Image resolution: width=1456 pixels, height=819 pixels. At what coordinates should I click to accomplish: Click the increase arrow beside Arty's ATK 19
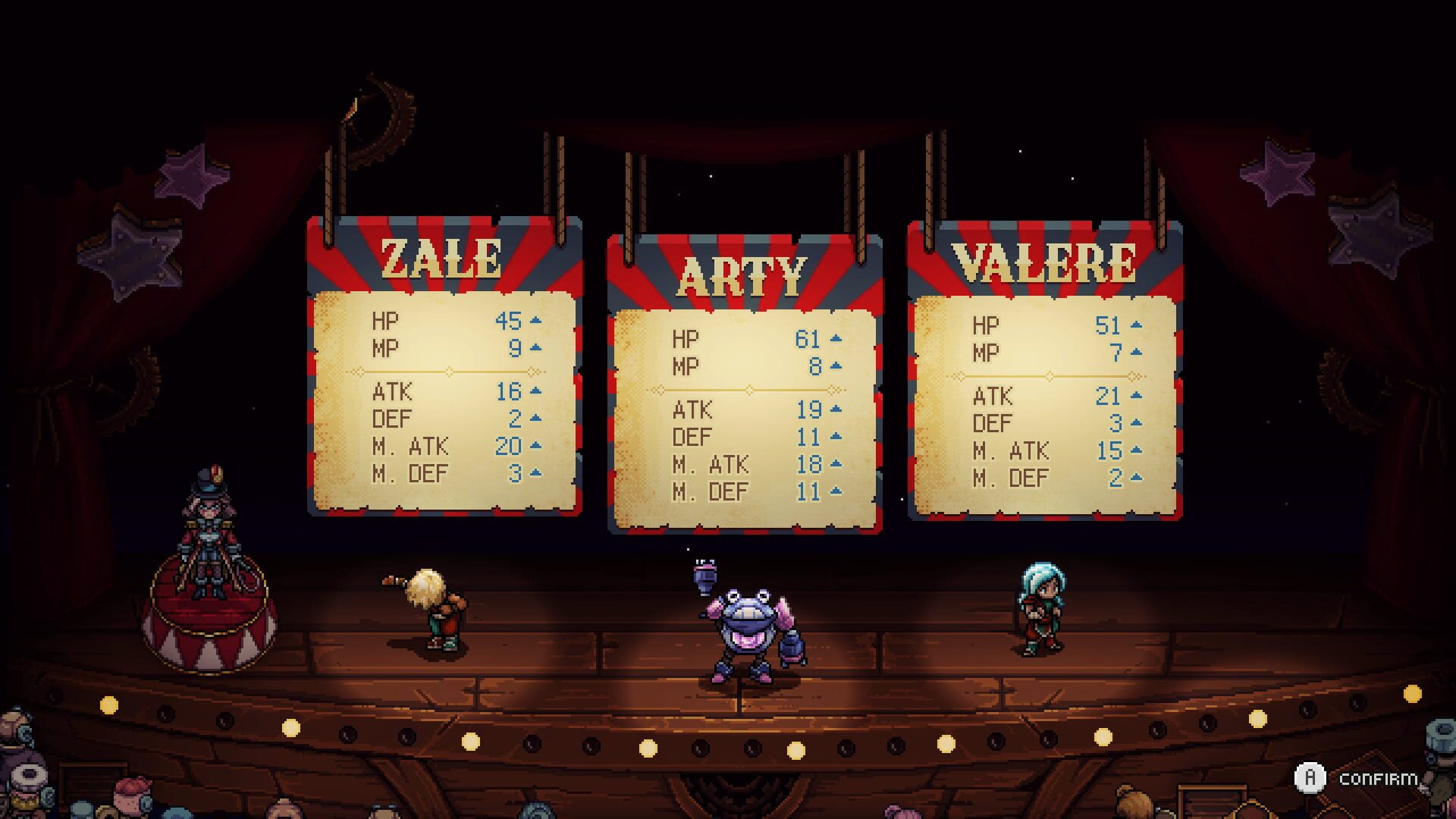tap(835, 410)
